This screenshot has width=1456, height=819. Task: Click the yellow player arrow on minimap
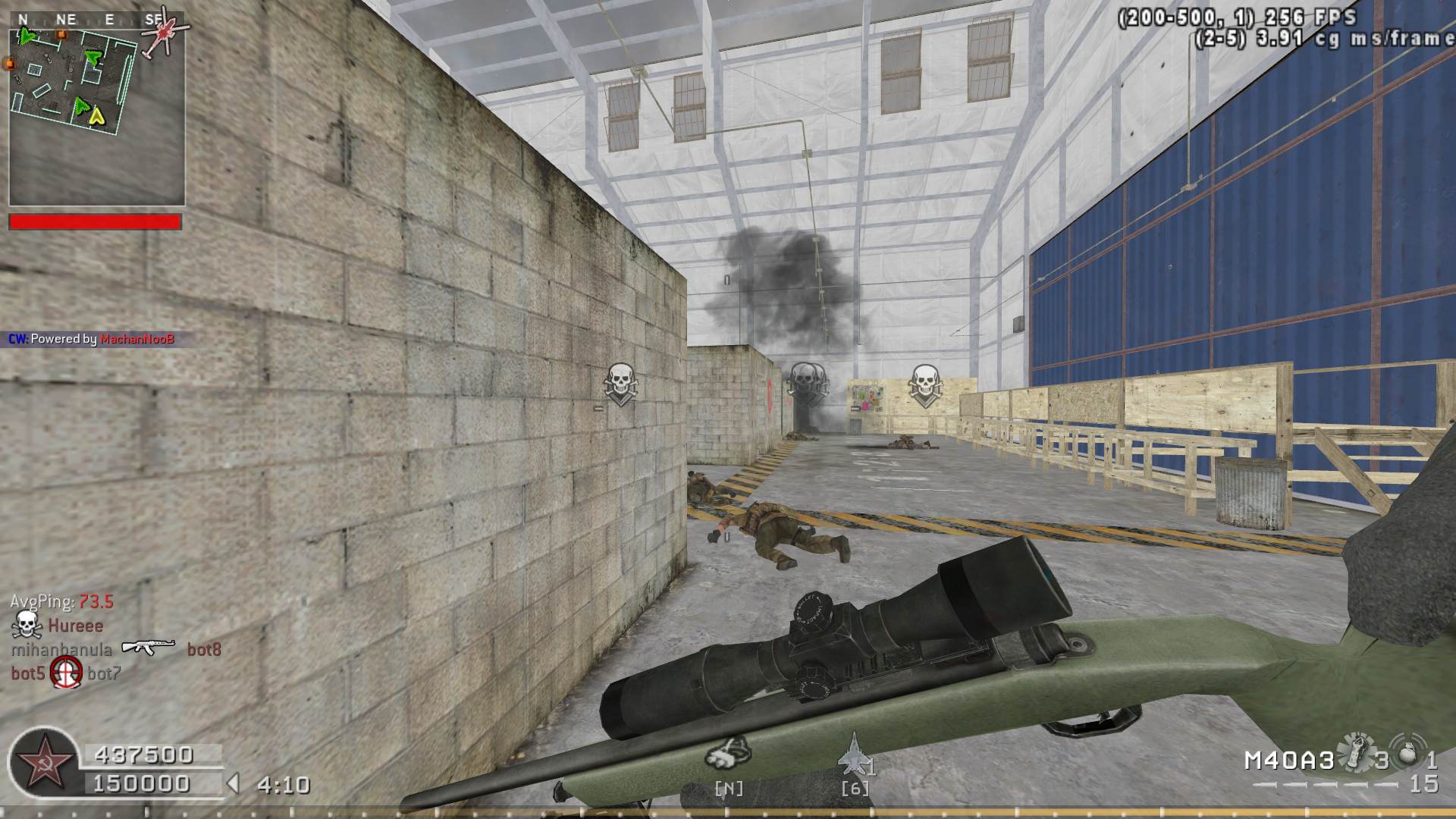point(96,115)
